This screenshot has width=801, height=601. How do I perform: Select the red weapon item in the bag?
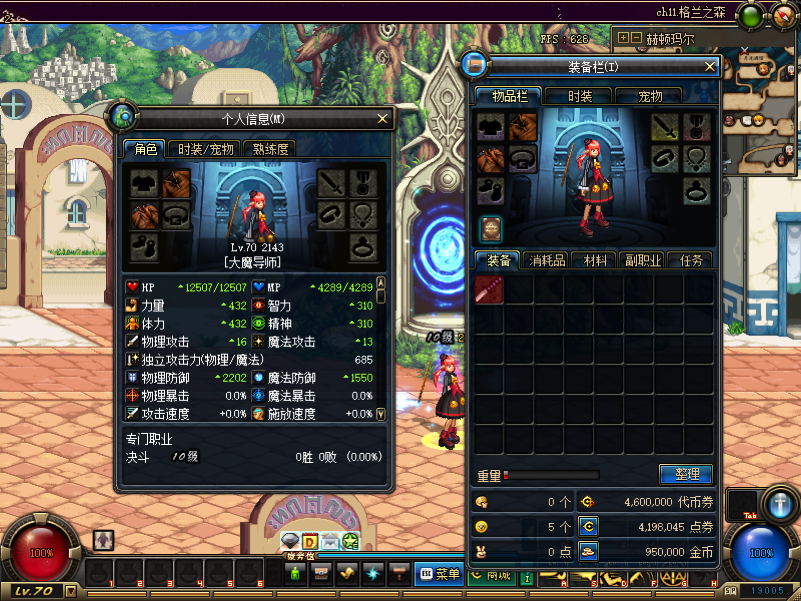pos(489,290)
